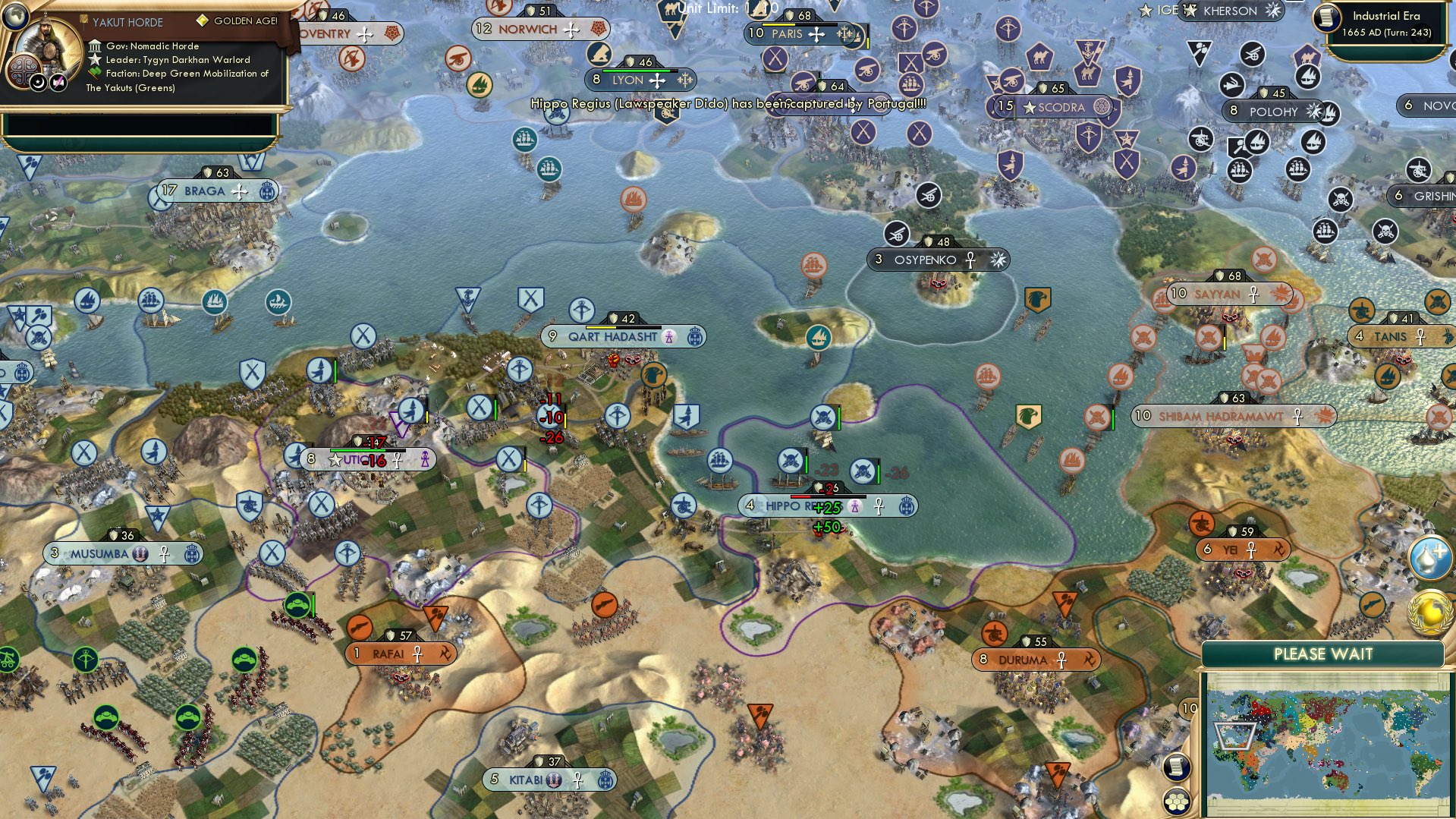Image resolution: width=1456 pixels, height=819 pixels.
Task: Click the capital star icon on Scodra's banner
Action: (1031, 107)
